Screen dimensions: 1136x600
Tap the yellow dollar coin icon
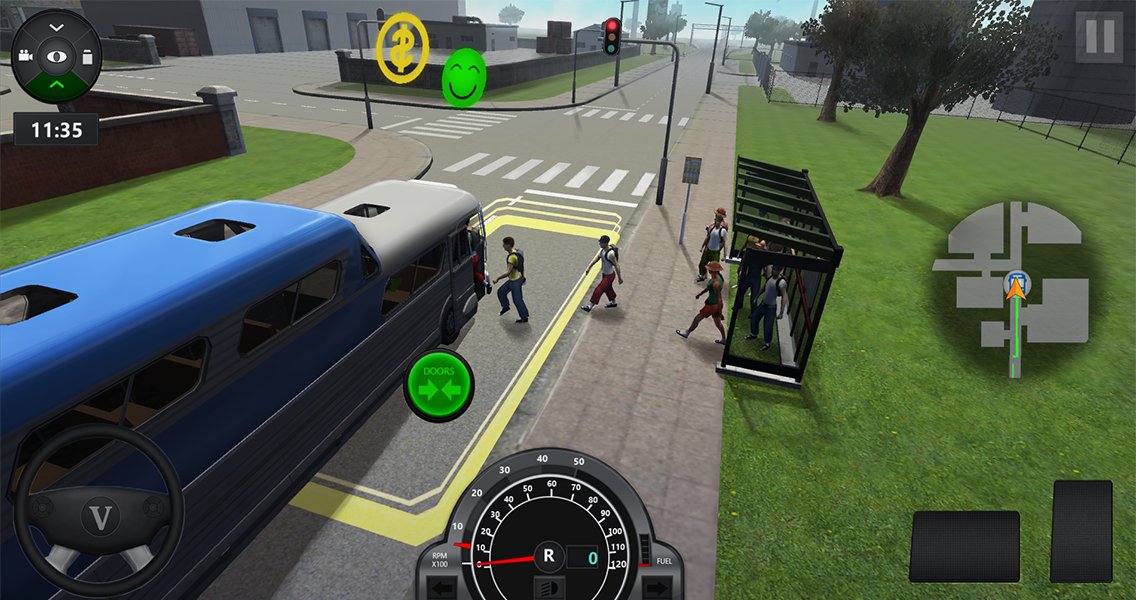point(402,46)
